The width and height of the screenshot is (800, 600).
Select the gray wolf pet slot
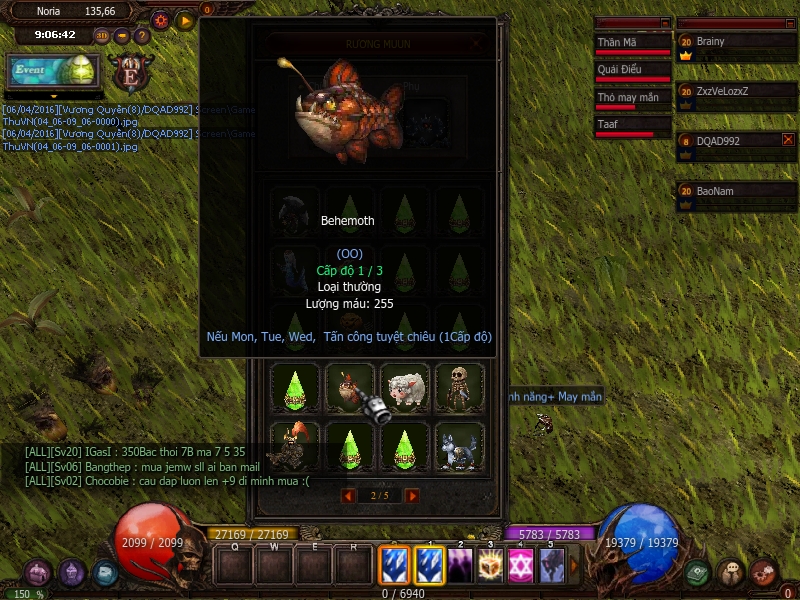[460, 445]
